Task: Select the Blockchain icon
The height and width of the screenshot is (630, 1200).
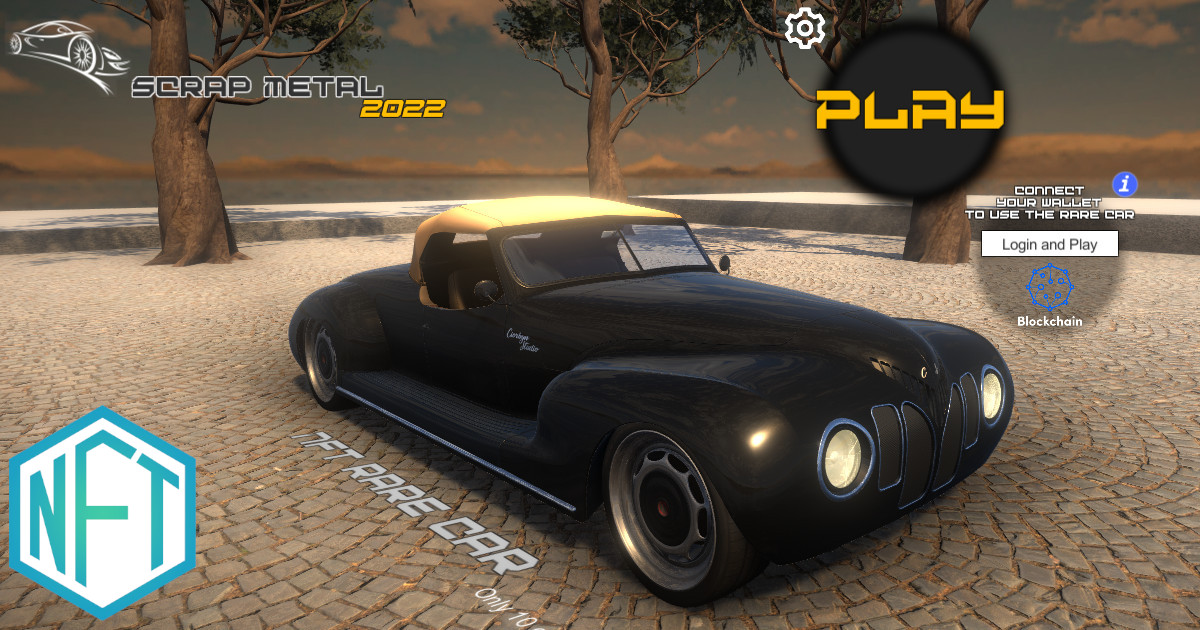Action: tap(1049, 290)
